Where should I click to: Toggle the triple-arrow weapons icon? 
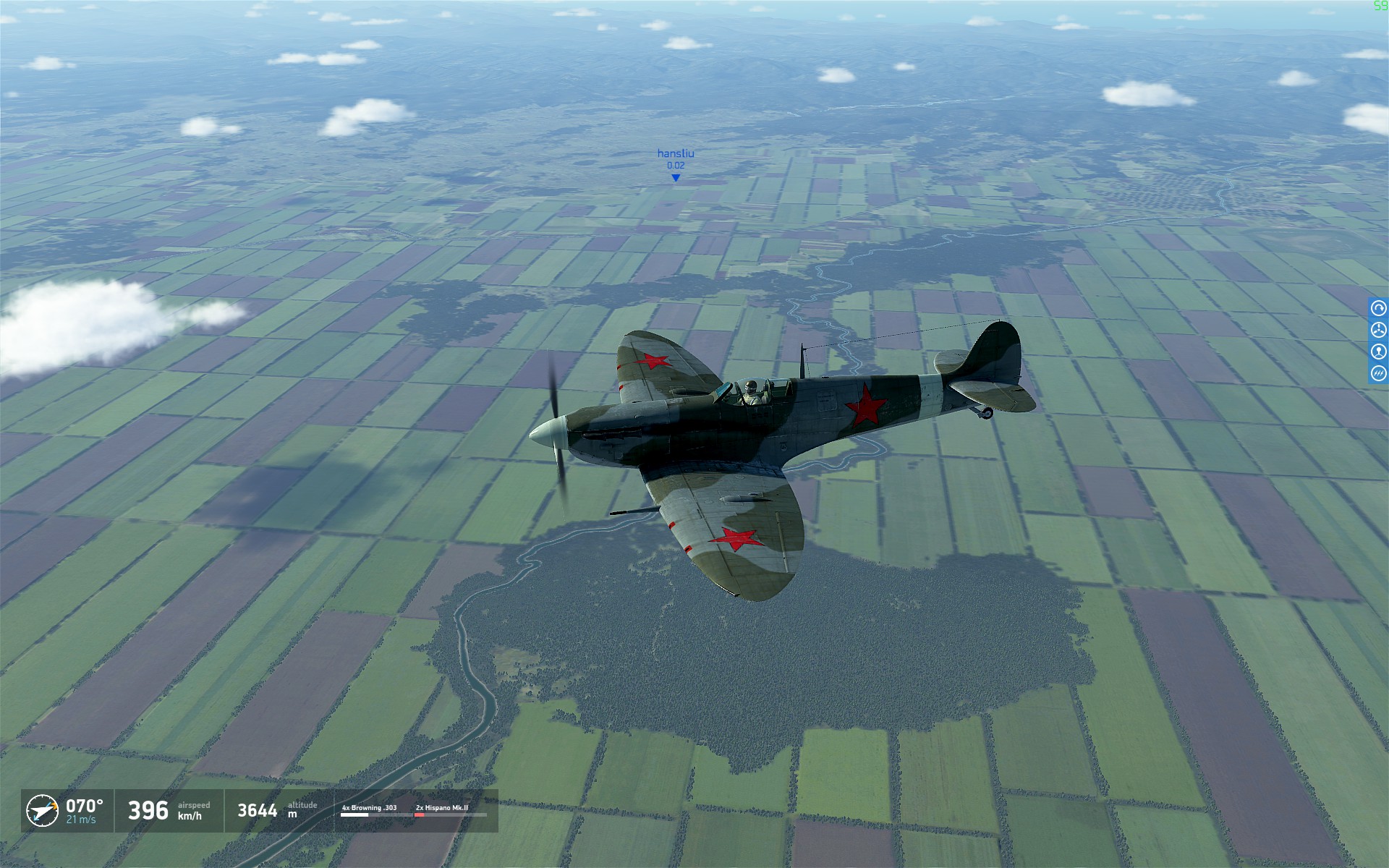[1378, 373]
